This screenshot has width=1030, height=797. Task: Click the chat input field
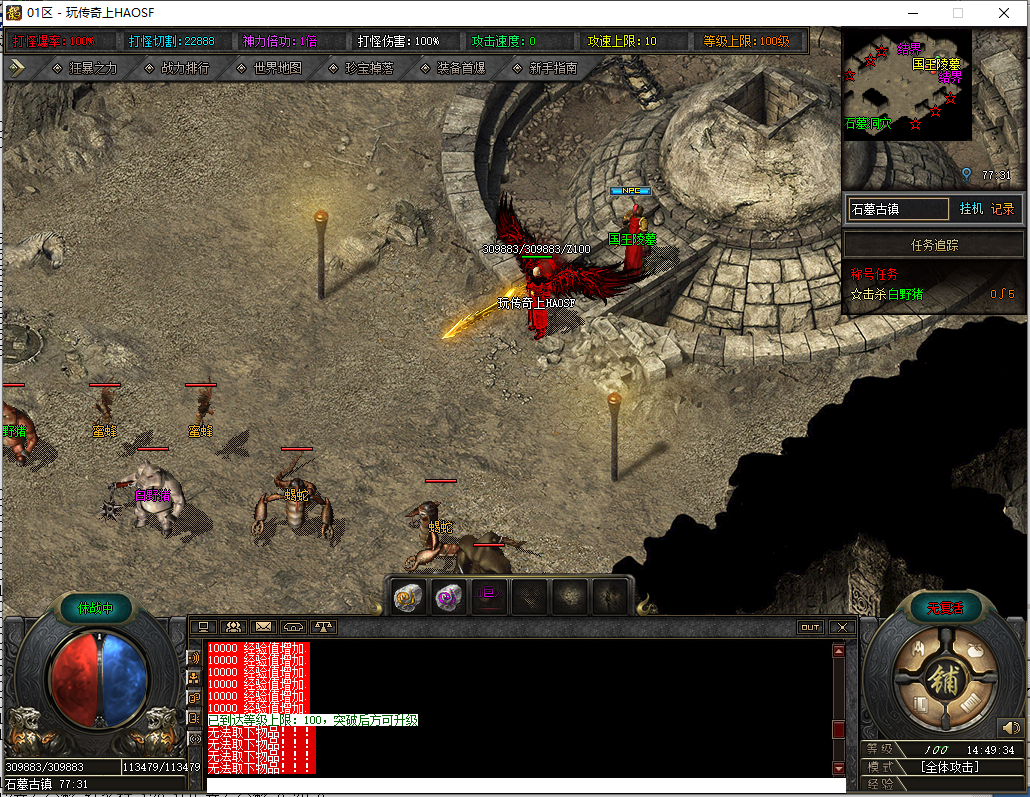[x=520, y=785]
